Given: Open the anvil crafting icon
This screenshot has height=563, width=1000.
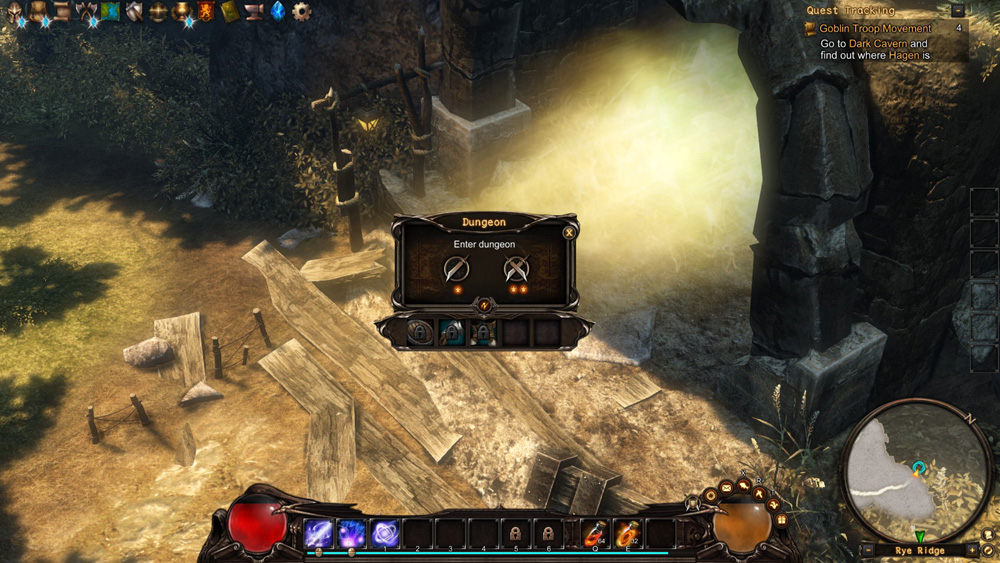Looking at the screenshot, I should click(x=253, y=11).
